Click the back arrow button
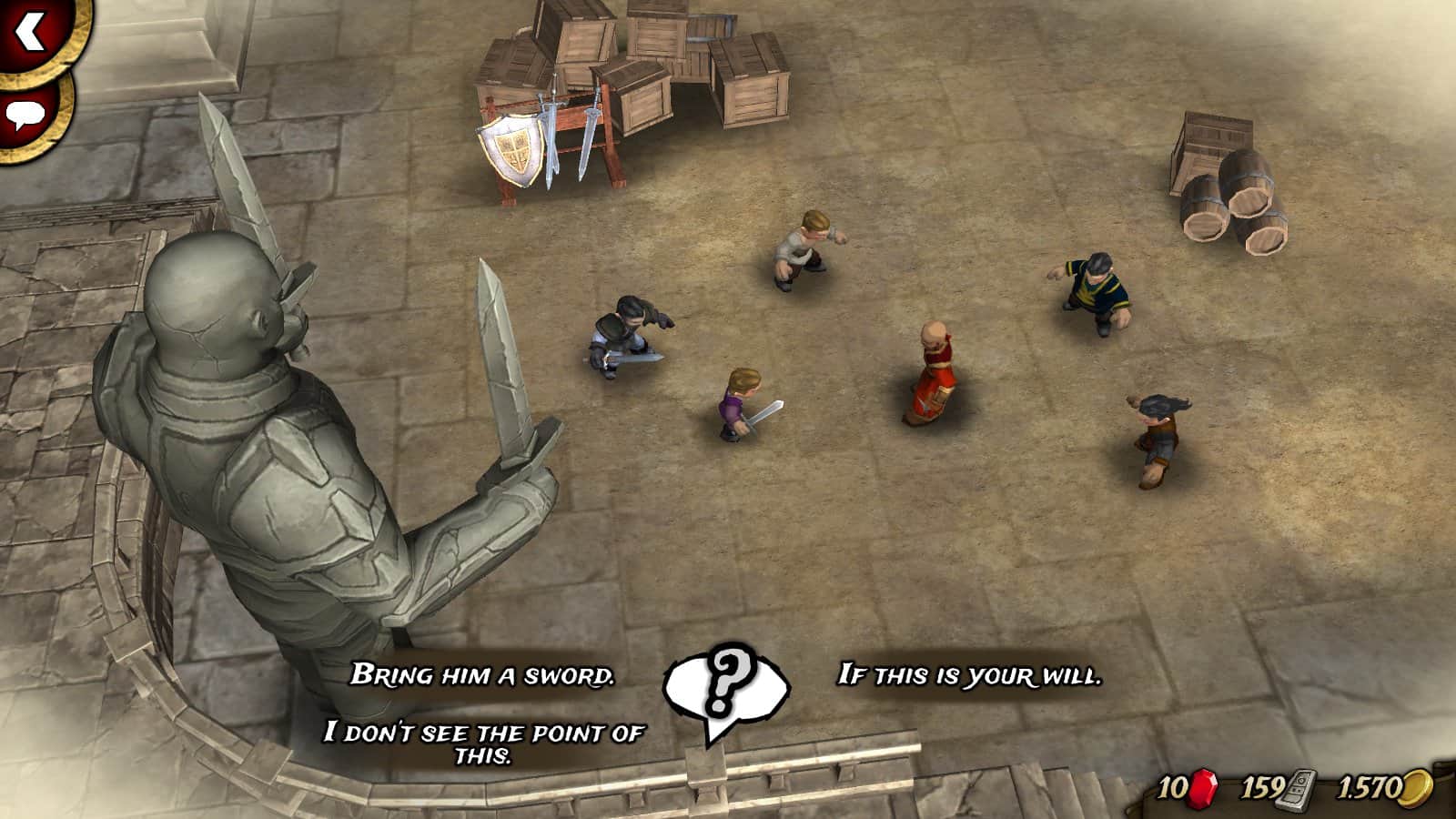Screen dimensions: 1456x819 click(x=31, y=33)
